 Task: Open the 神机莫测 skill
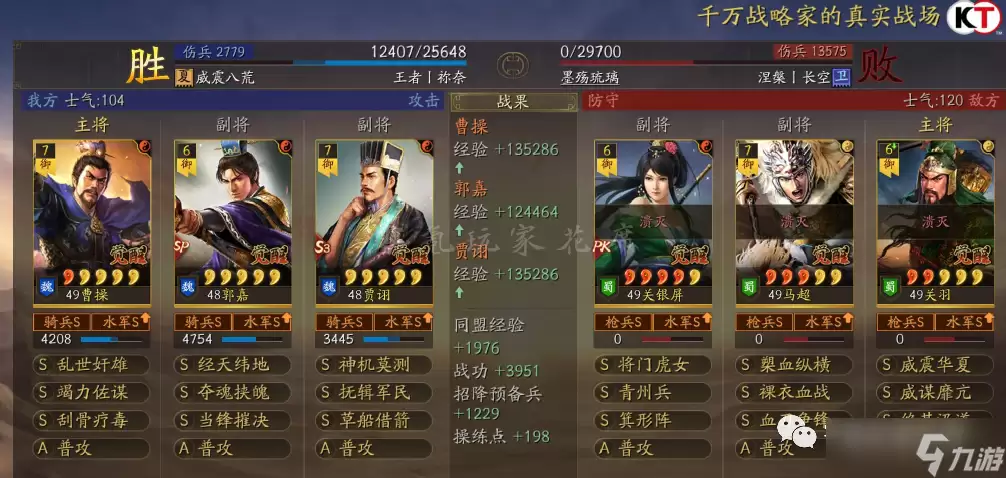(372, 365)
